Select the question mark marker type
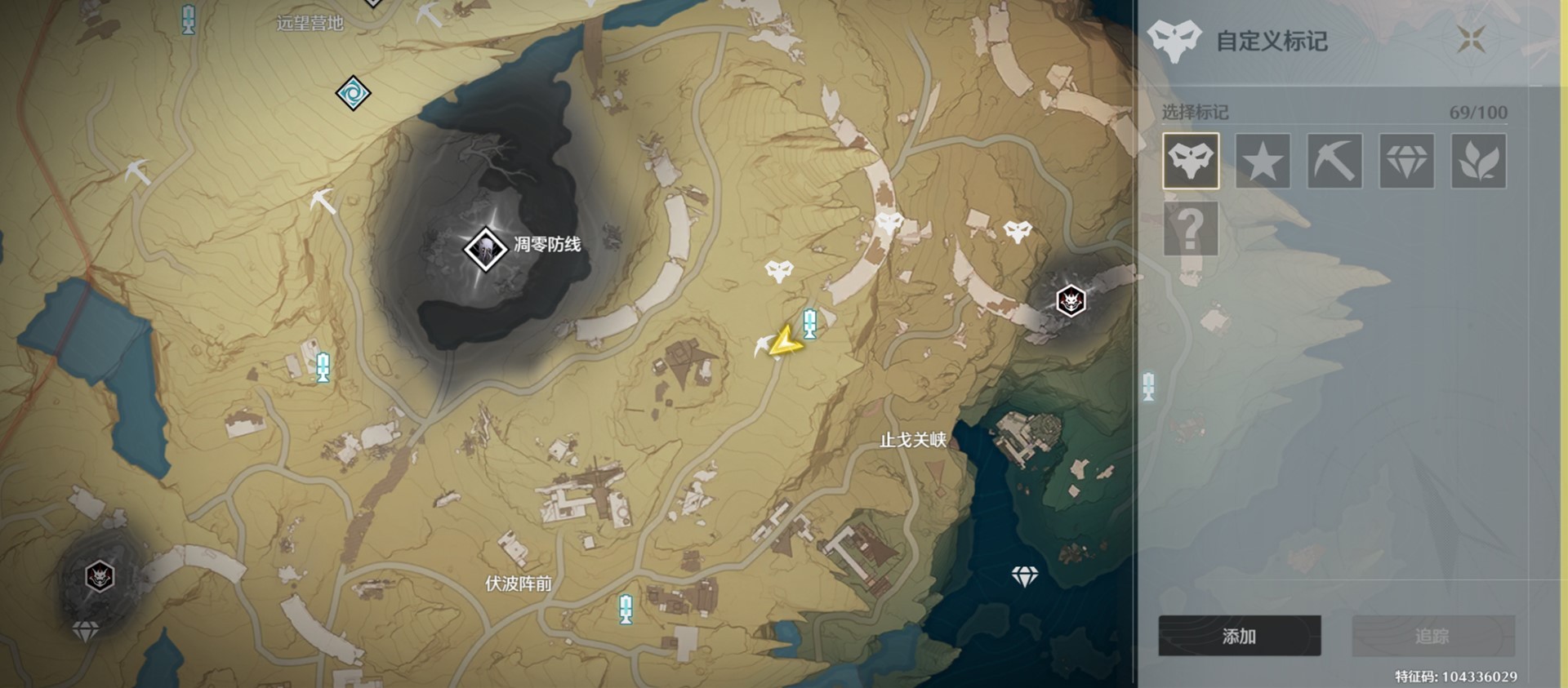1568x688 pixels. (x=1191, y=229)
